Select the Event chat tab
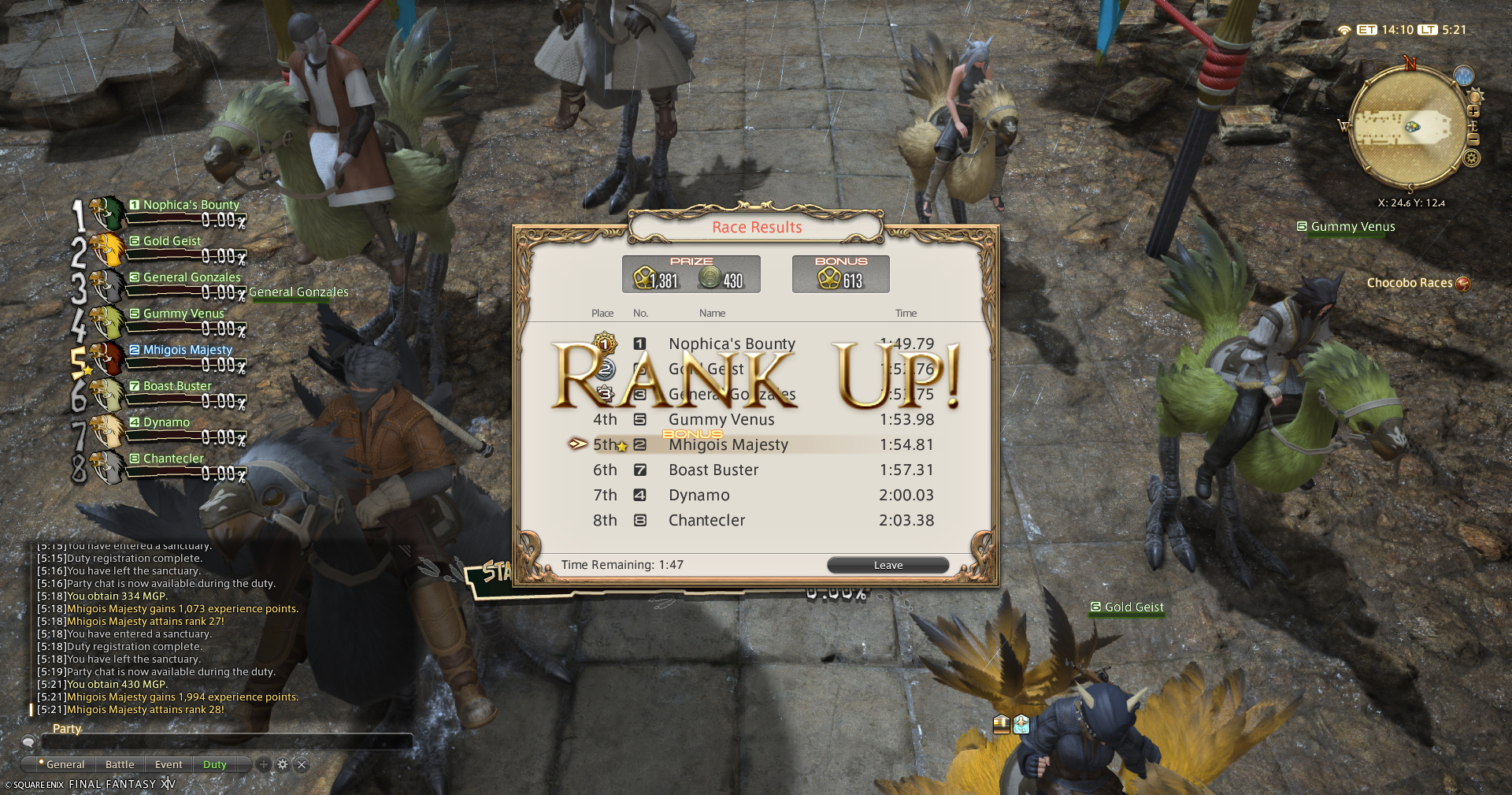The height and width of the screenshot is (795, 1512). (x=169, y=764)
